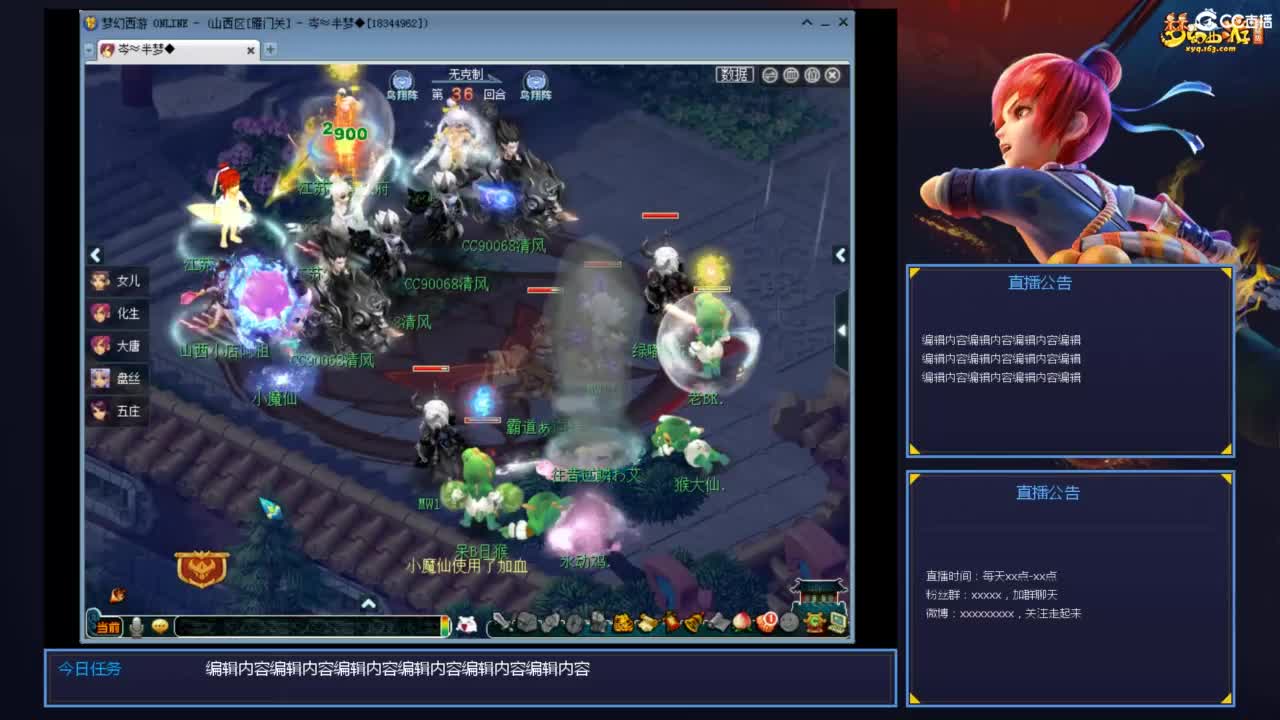This screenshot has height=720, width=1280.
Task: Select 大唐 from the character sidebar list
Action: click(119, 345)
